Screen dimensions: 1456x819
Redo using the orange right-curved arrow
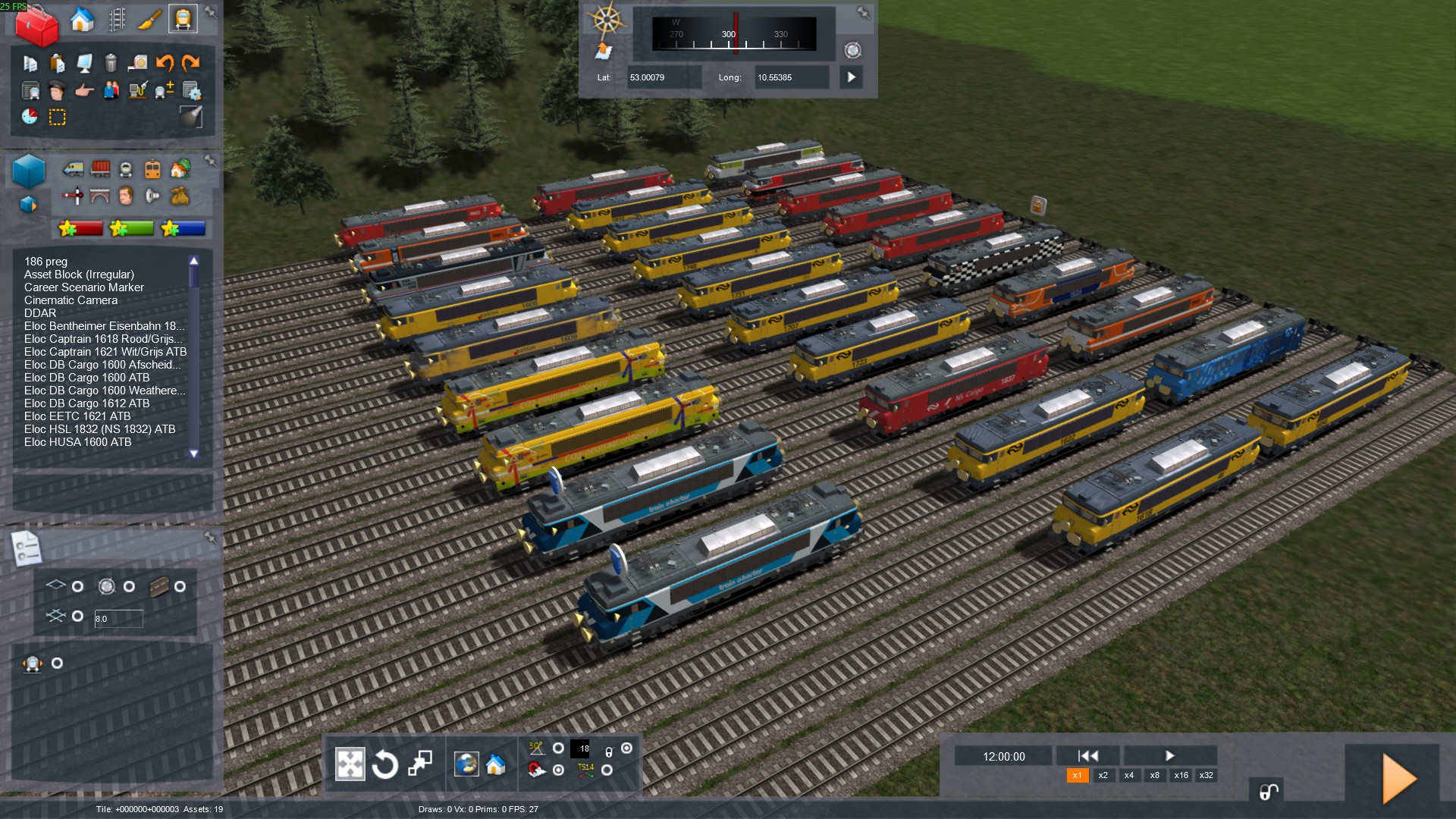tap(191, 63)
